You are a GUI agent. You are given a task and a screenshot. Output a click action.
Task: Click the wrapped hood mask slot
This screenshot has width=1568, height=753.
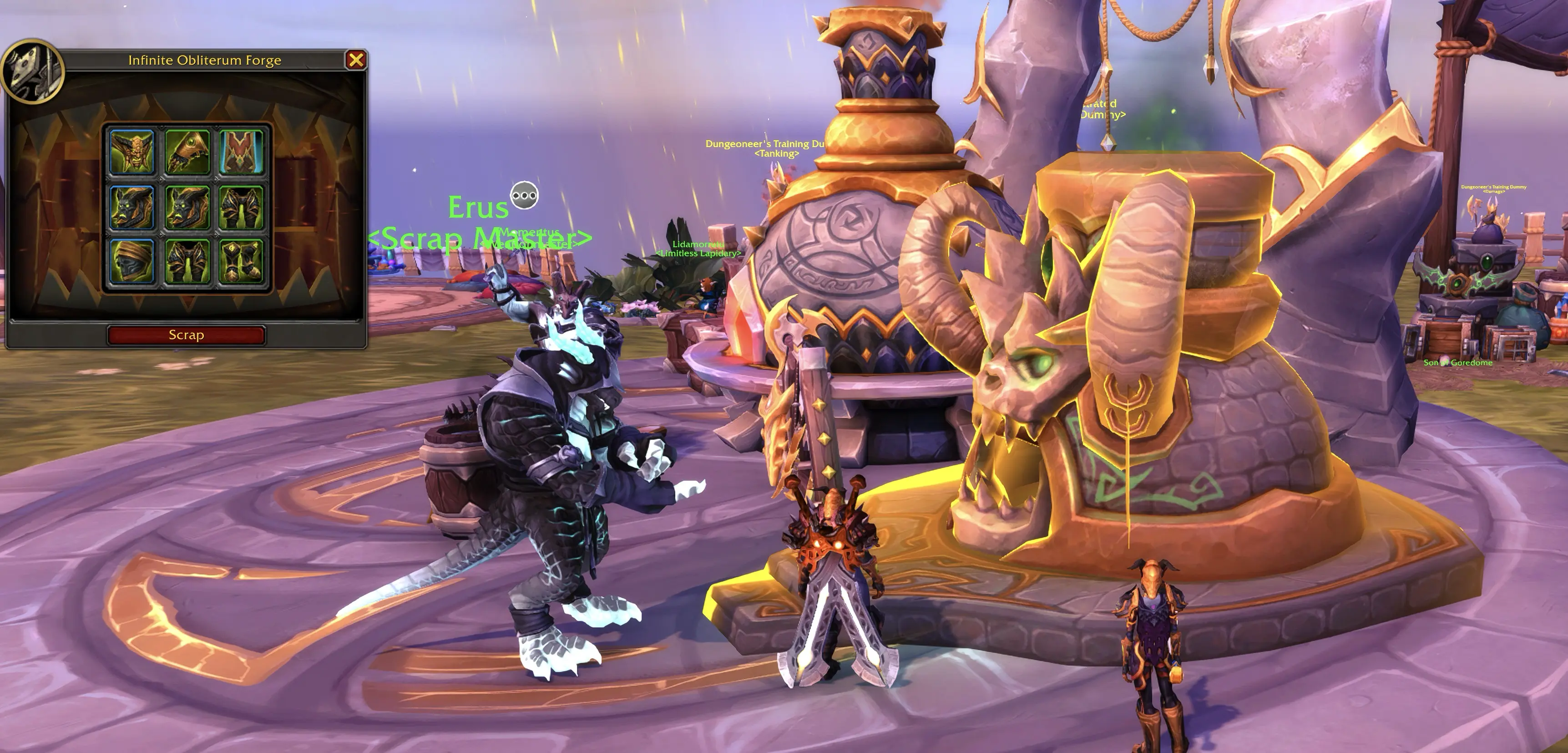coord(132,262)
